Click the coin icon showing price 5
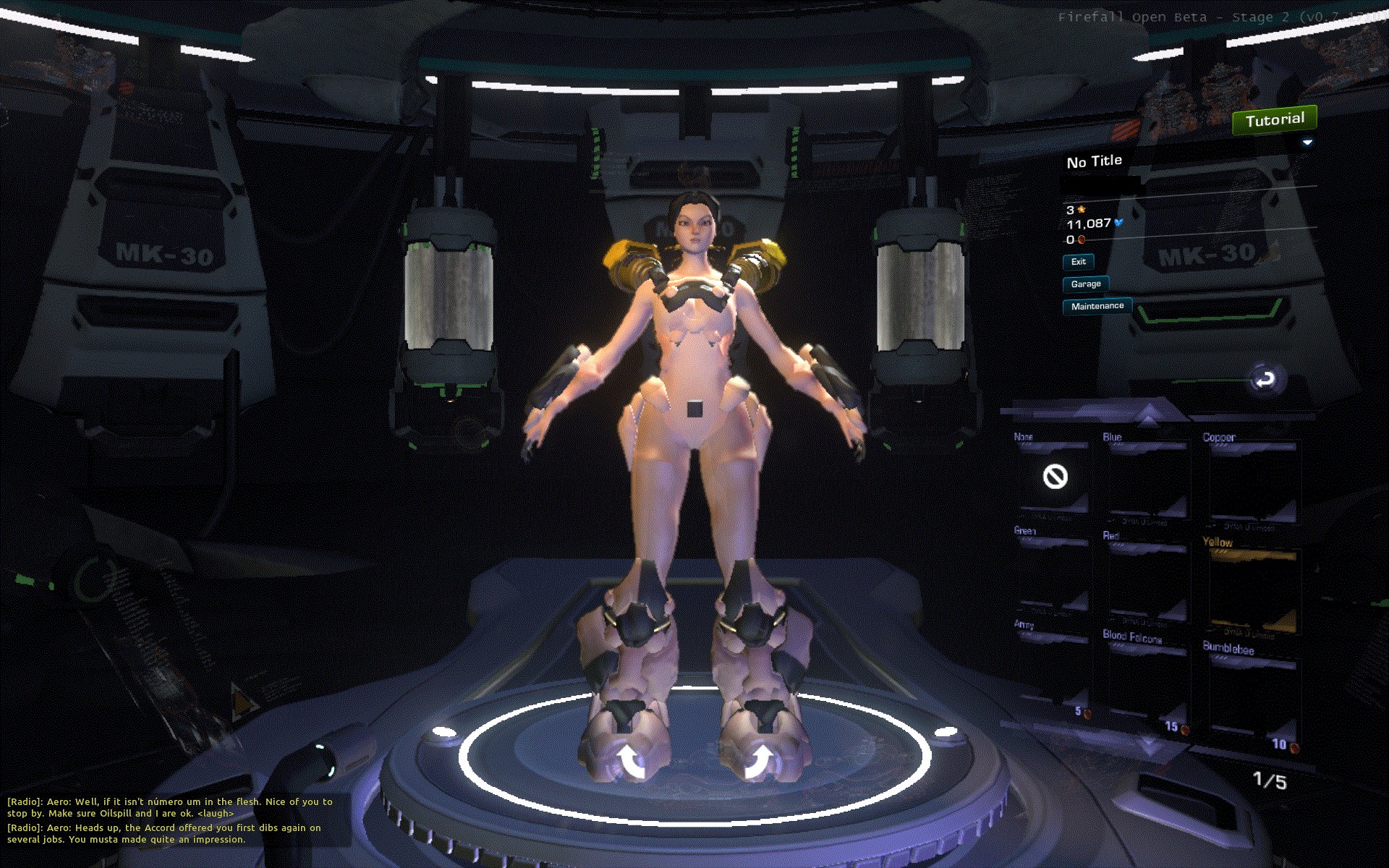 pyautogui.click(x=1087, y=713)
